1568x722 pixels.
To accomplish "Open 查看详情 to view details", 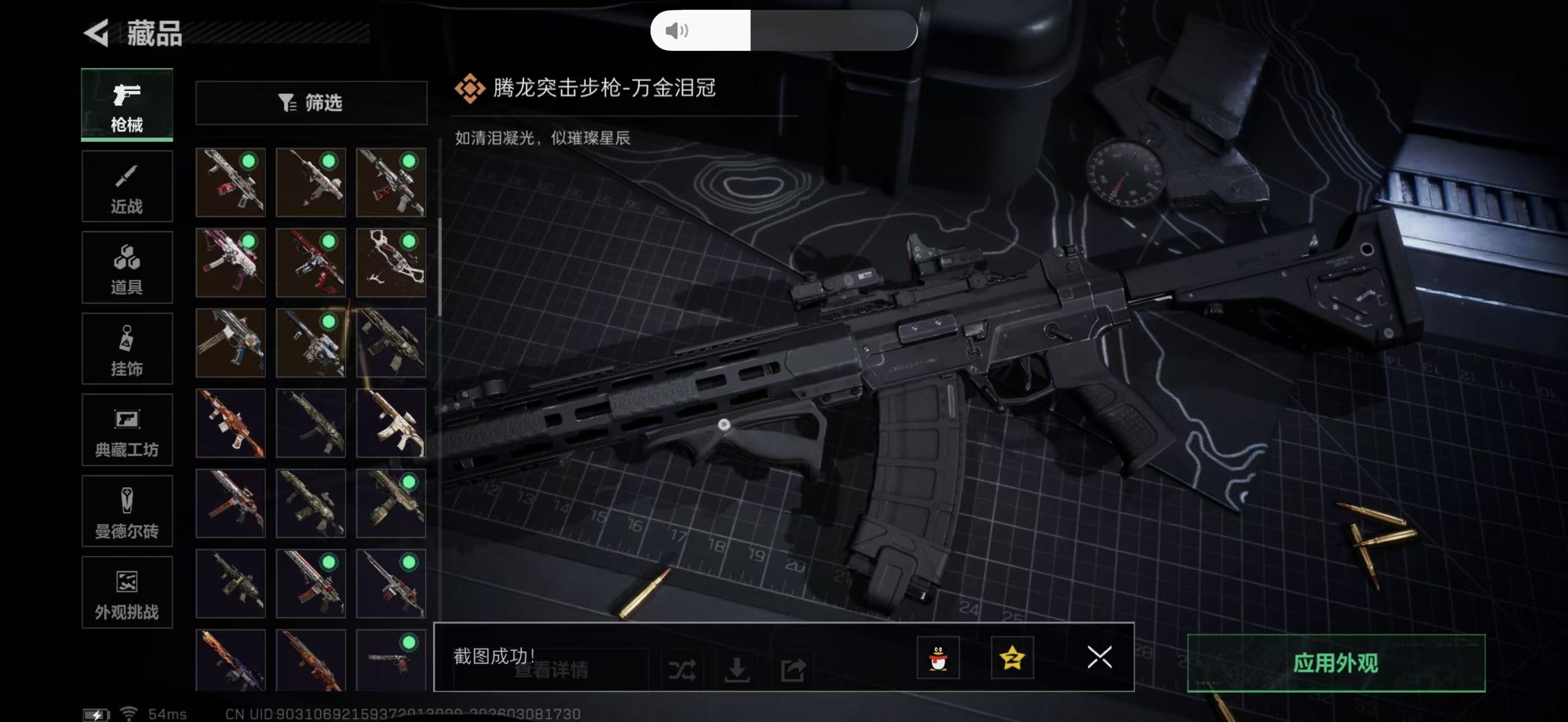I will (551, 671).
